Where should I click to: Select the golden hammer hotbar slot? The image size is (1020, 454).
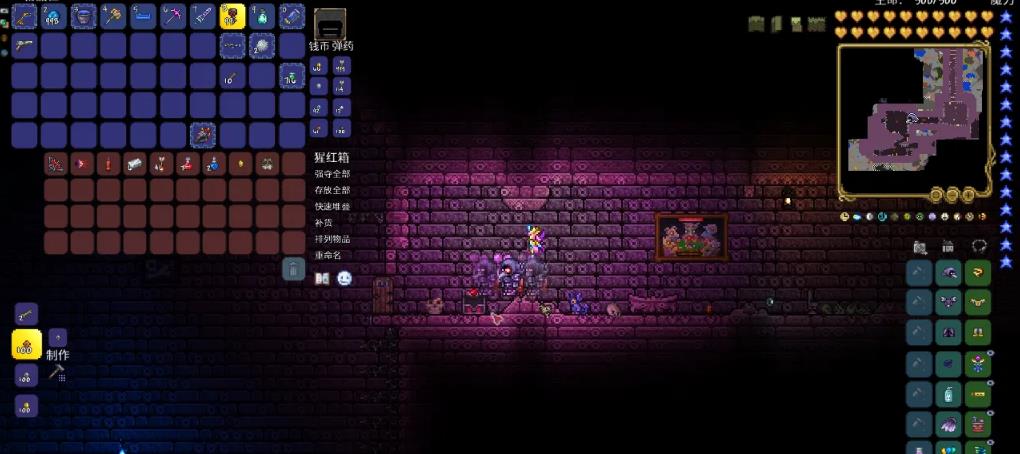tap(113, 16)
